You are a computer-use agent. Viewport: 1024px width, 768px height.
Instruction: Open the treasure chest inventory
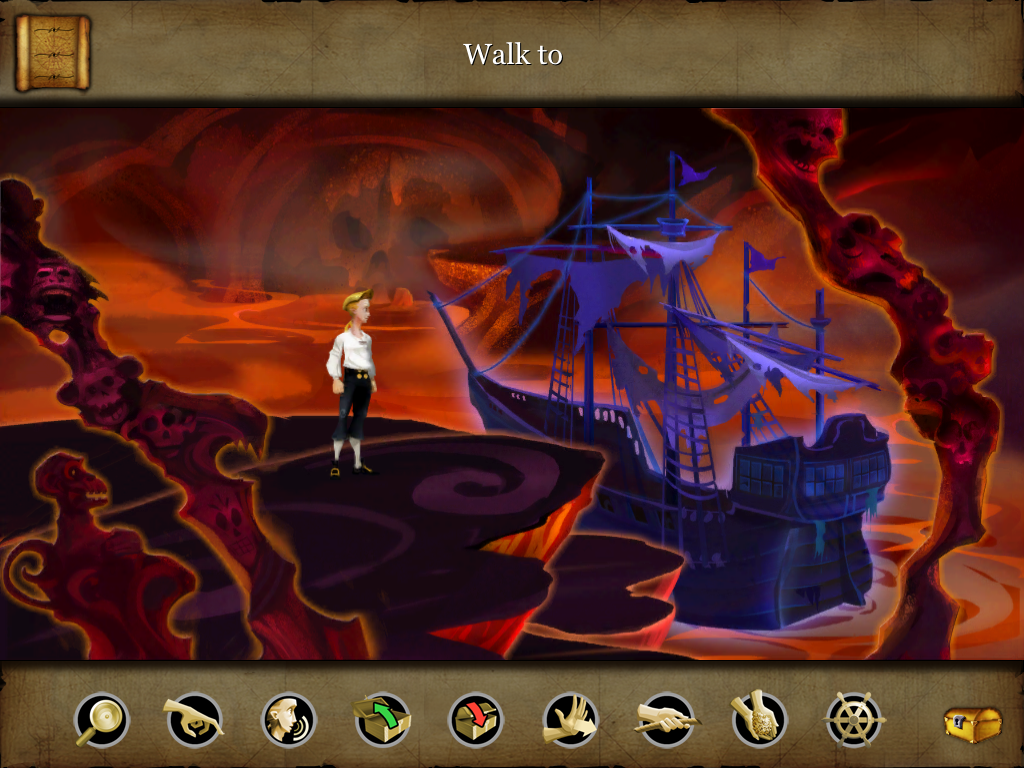point(972,723)
